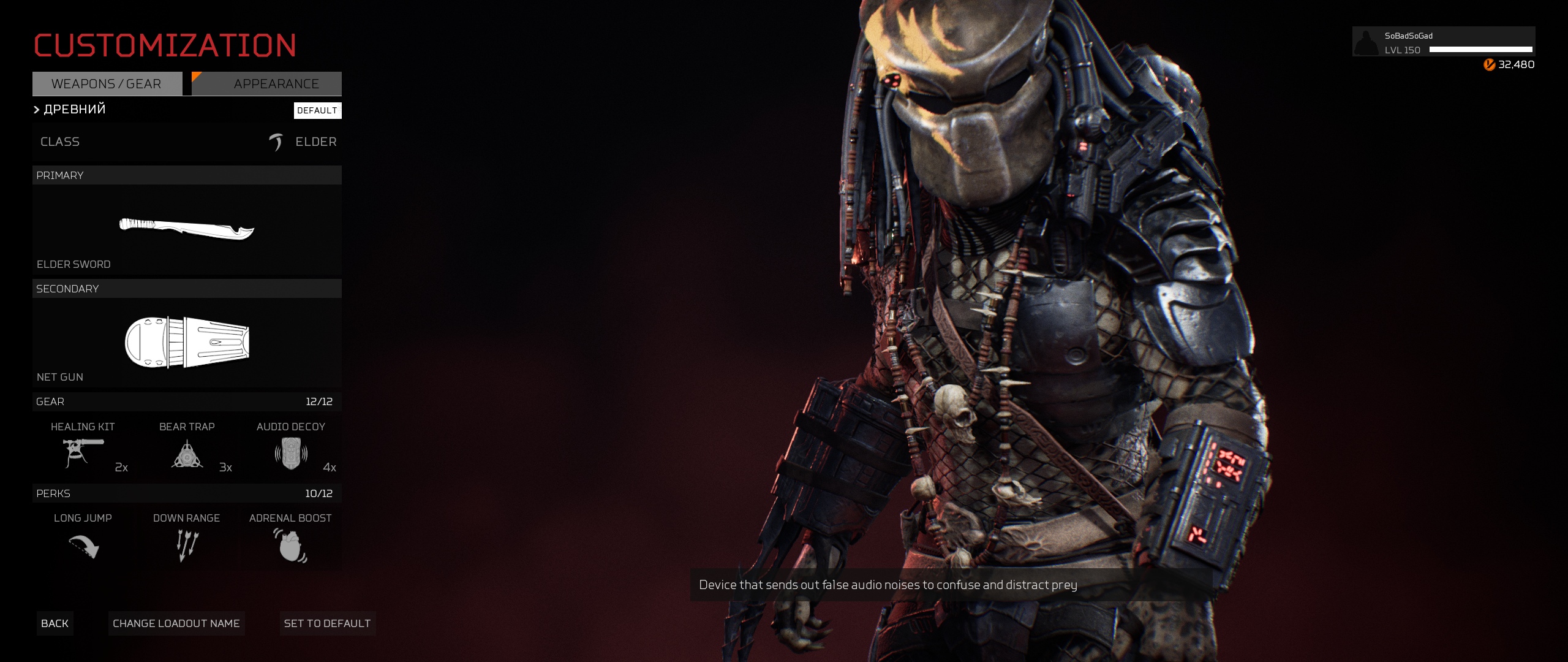
Task: Change the Elder class selection
Action: (187, 142)
